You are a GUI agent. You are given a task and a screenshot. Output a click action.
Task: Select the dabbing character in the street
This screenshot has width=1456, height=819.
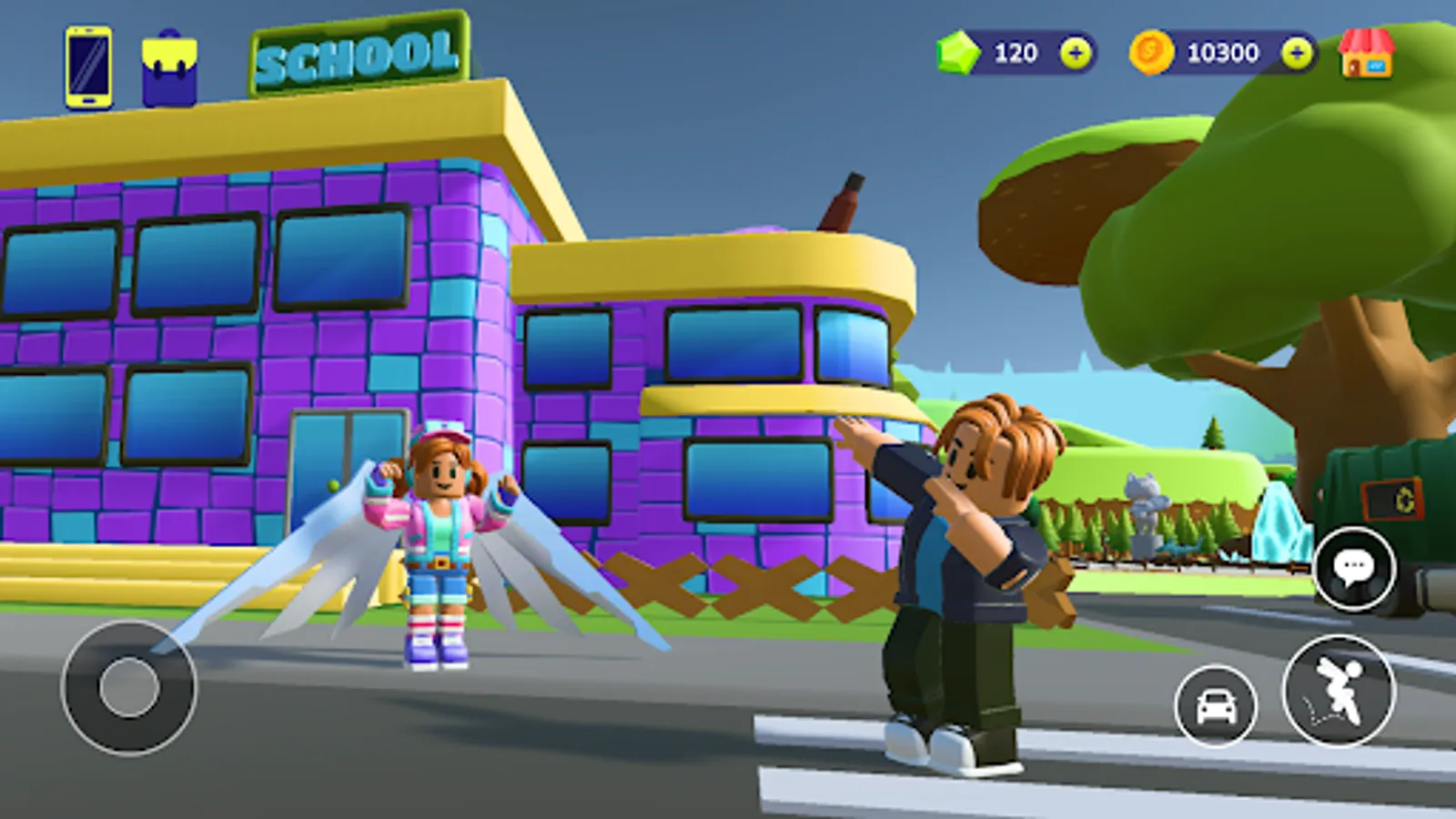coord(965,573)
